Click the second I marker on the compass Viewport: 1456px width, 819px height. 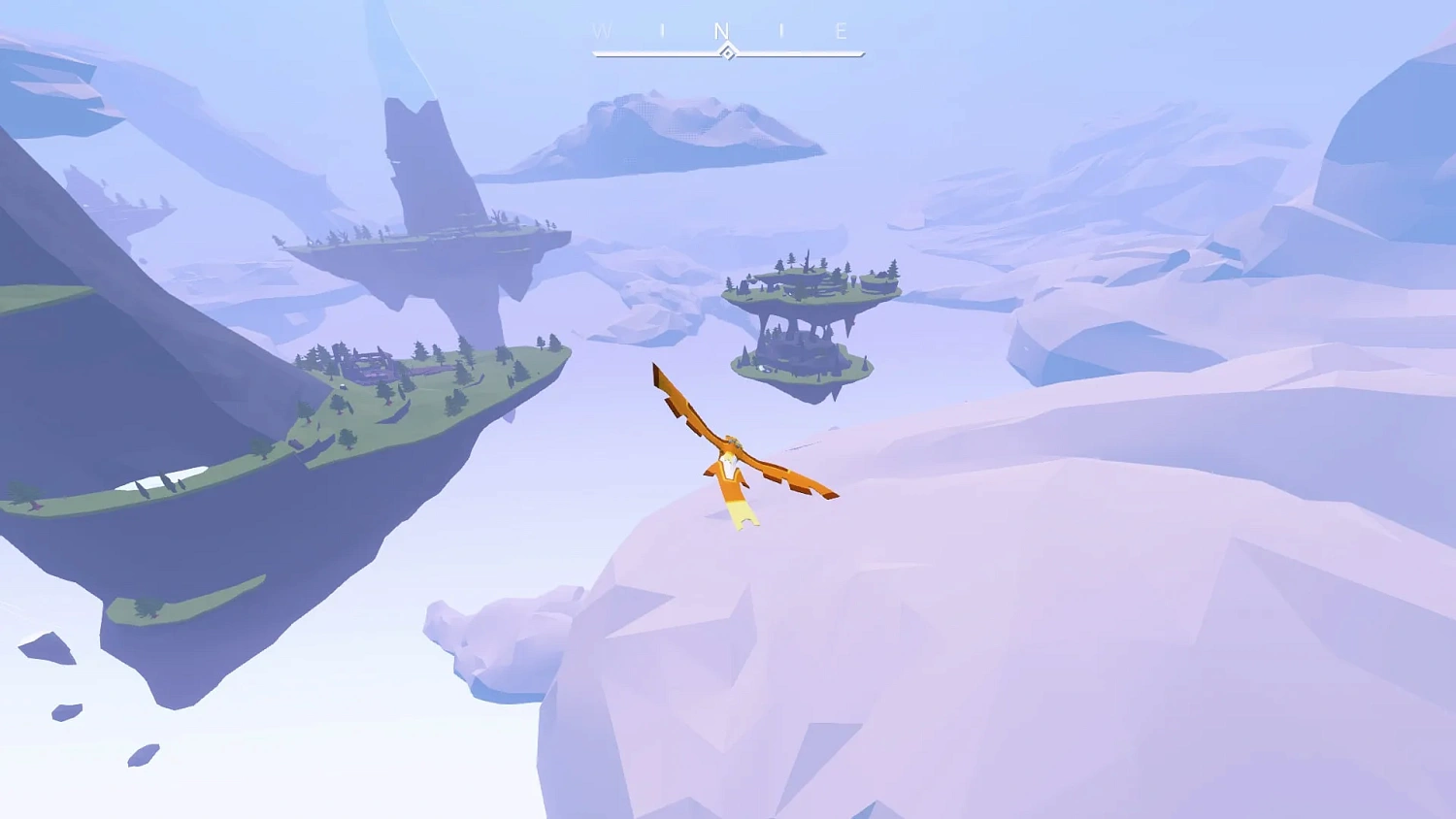[x=780, y=29]
